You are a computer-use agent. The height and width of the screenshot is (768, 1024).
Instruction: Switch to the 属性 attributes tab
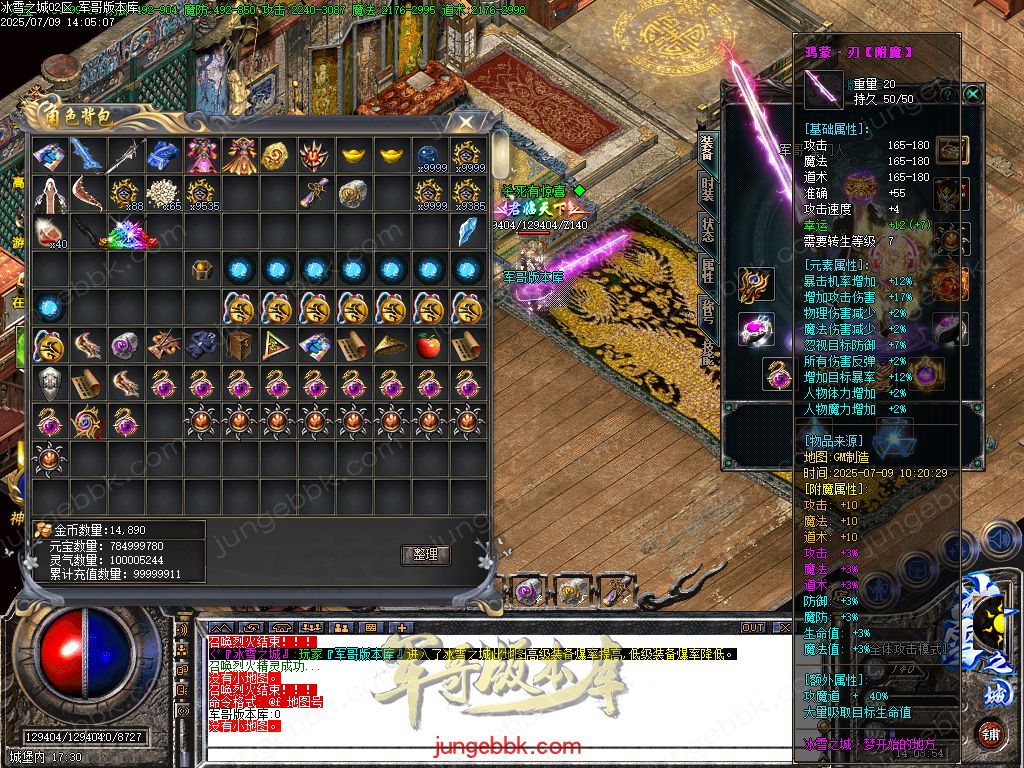pos(708,273)
